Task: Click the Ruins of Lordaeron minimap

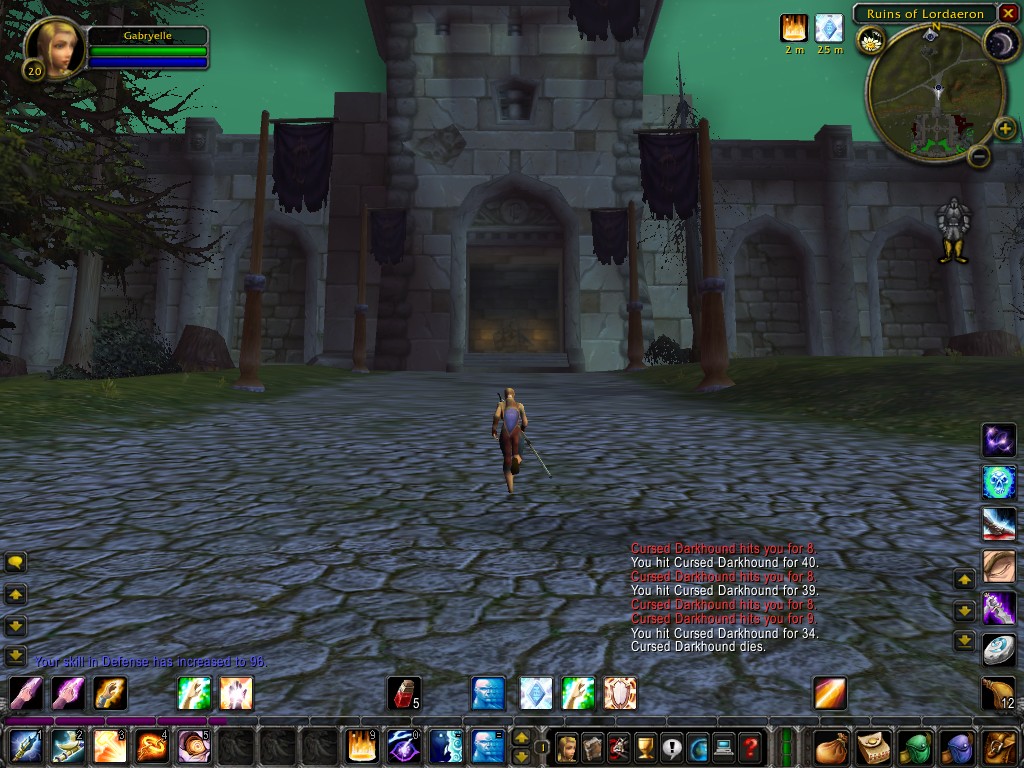Action: [935, 95]
